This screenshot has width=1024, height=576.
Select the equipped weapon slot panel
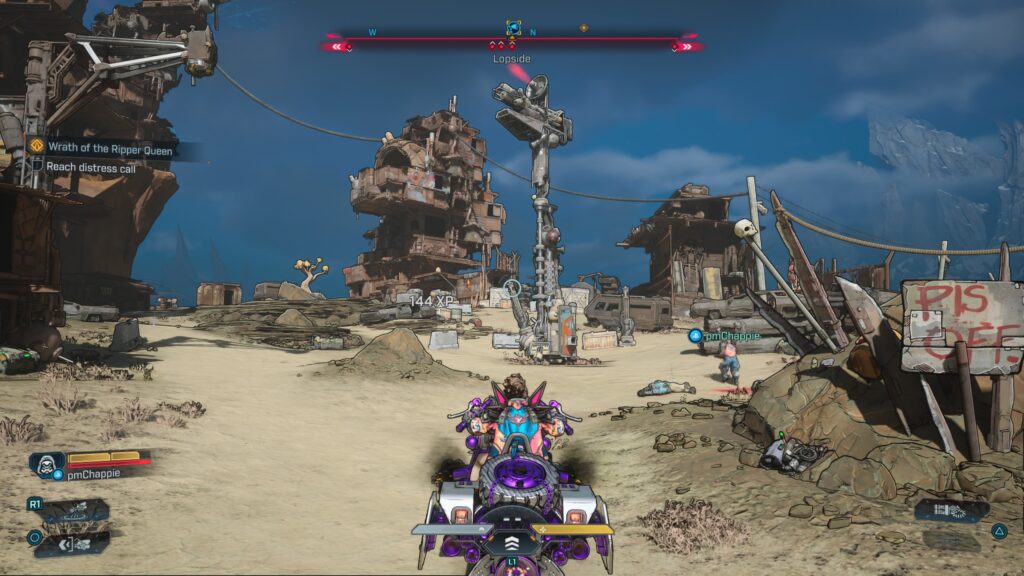pyautogui.click(x=949, y=509)
